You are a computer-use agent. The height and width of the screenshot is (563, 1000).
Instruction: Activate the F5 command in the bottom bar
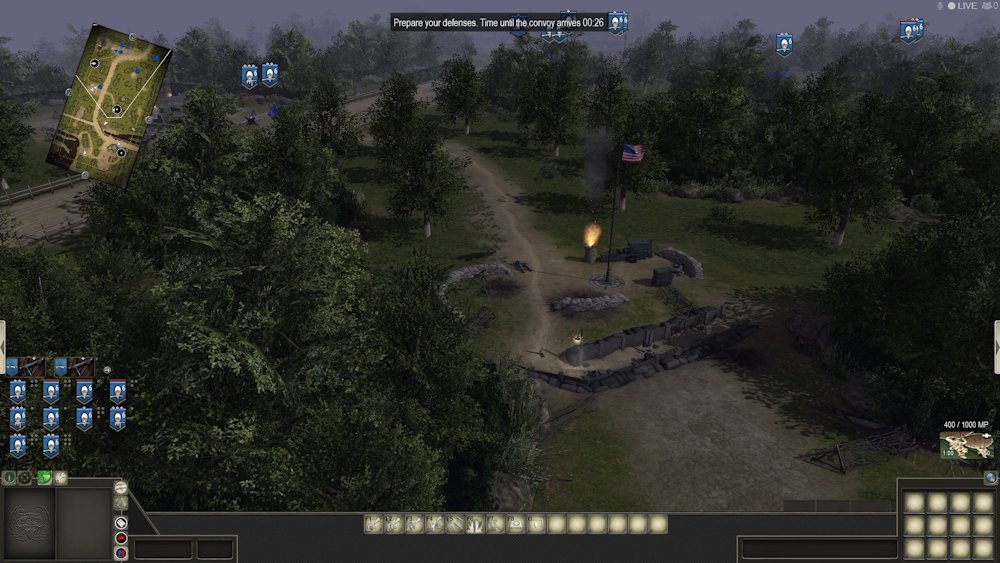pos(455,523)
